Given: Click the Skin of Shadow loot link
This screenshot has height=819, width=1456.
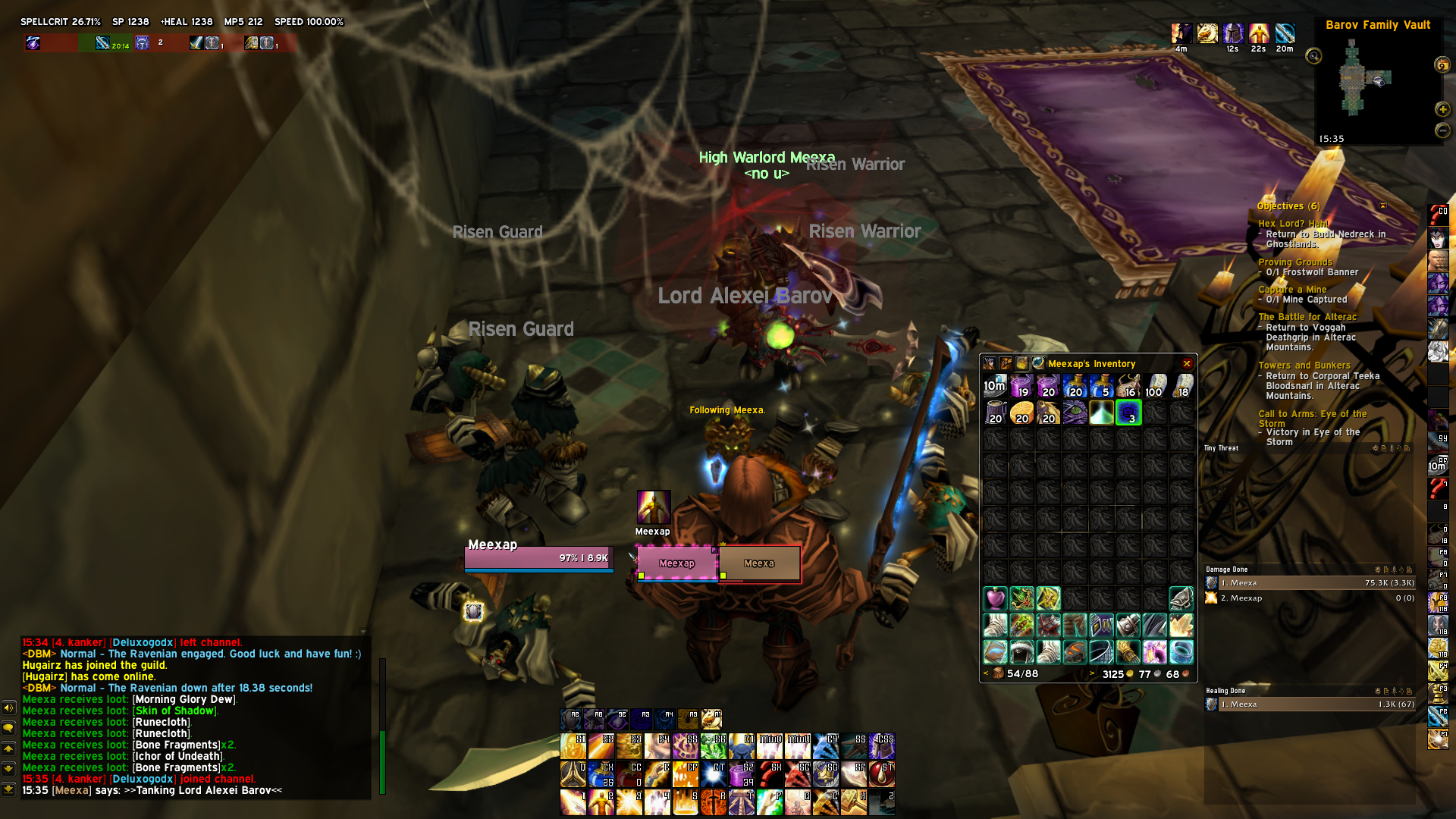Looking at the screenshot, I should (x=175, y=711).
